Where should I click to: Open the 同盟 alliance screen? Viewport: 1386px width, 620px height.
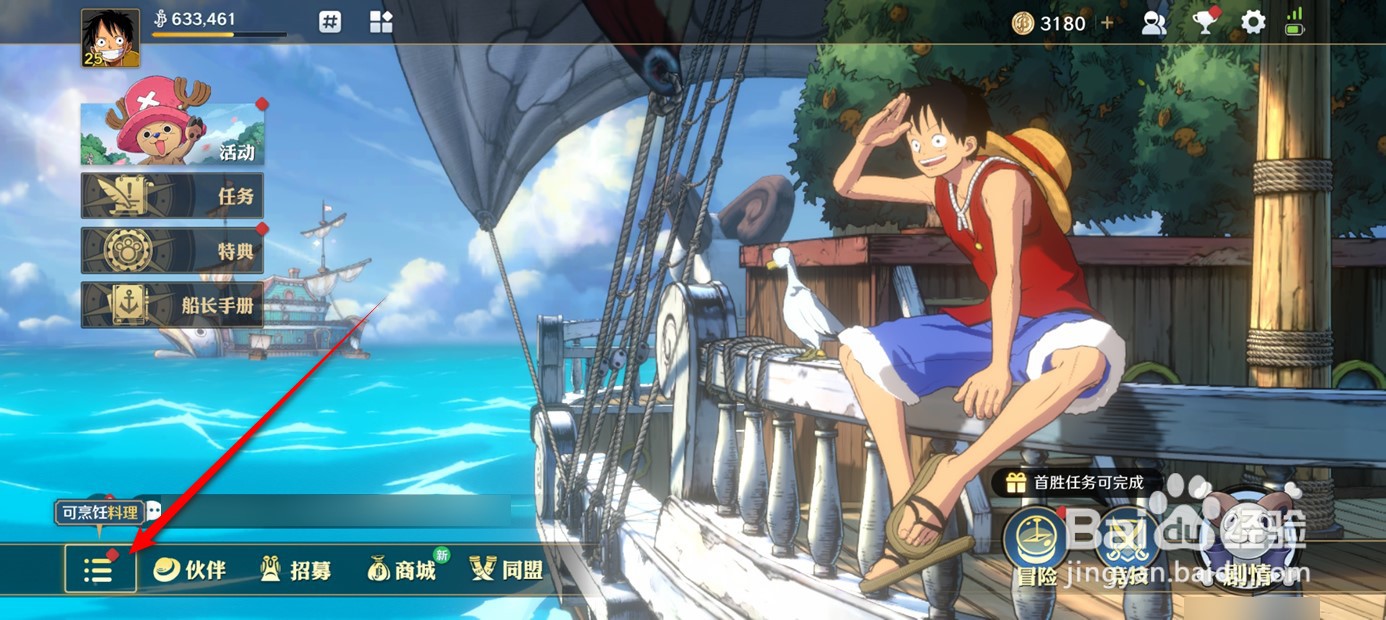(x=507, y=570)
